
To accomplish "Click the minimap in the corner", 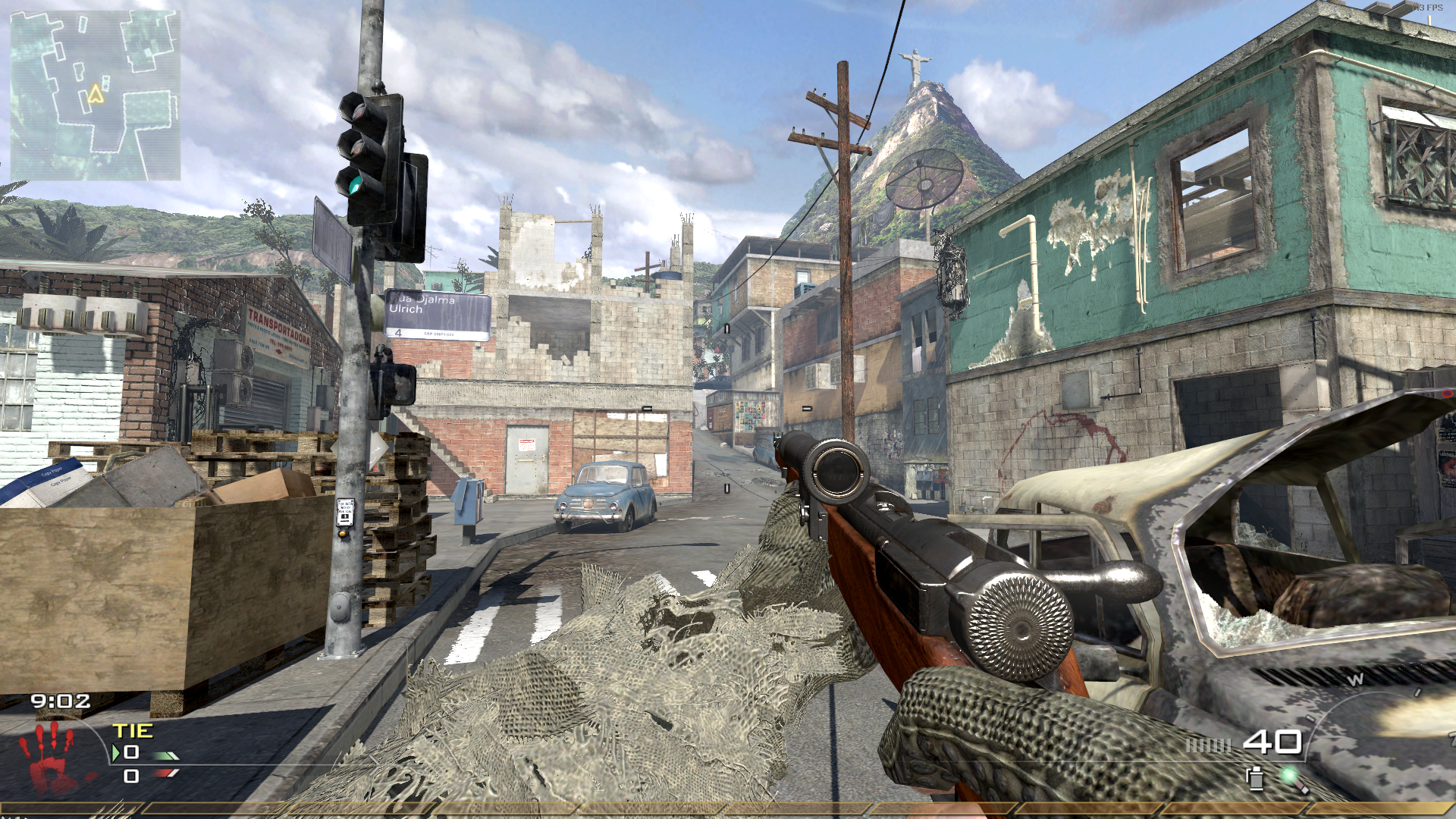I will (x=96, y=96).
